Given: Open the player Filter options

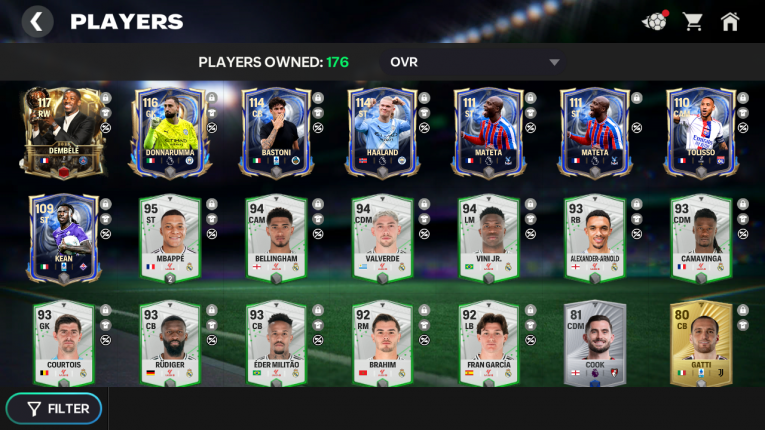Looking at the screenshot, I should click(59, 408).
